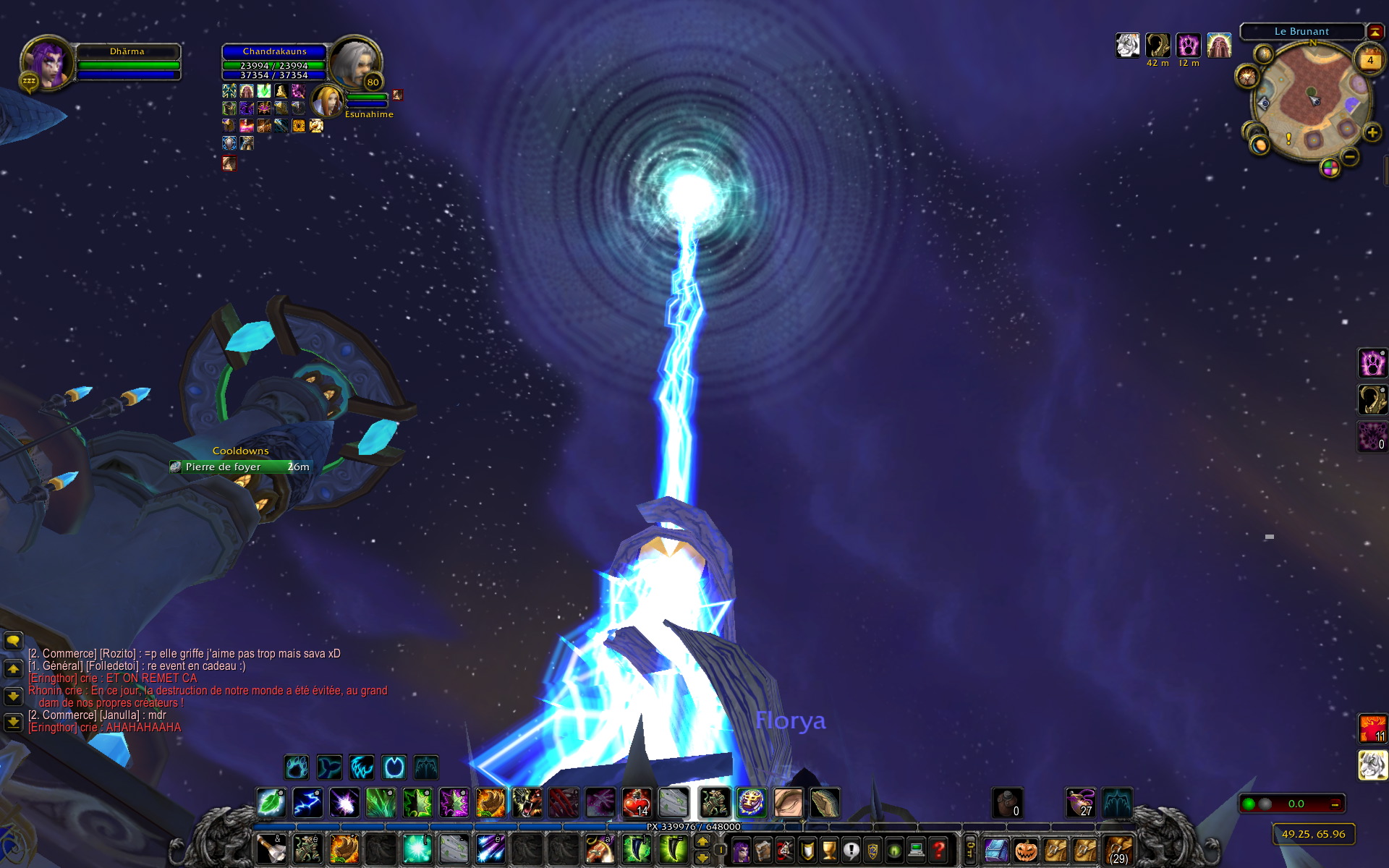The image size is (1389, 868).
Task: Cast the blue lightning bolt spell
Action: click(x=307, y=803)
